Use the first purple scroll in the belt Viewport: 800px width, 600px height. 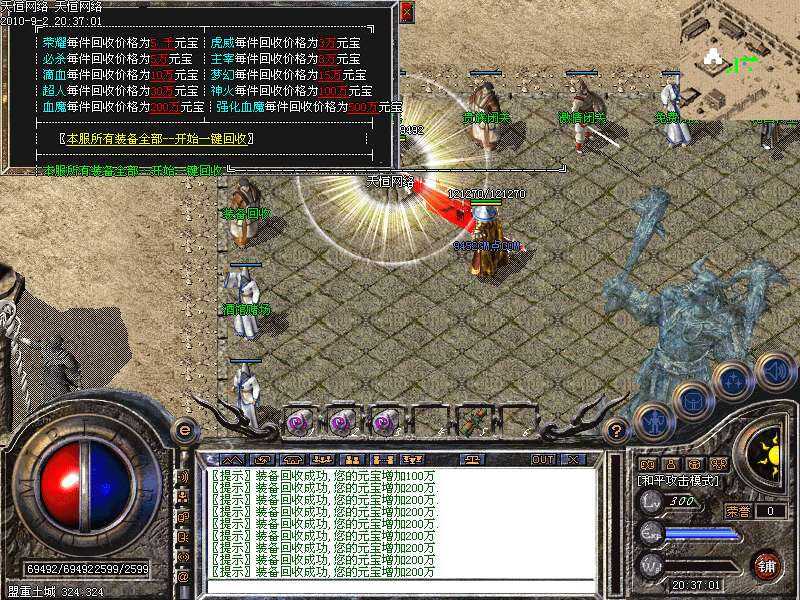click(299, 422)
